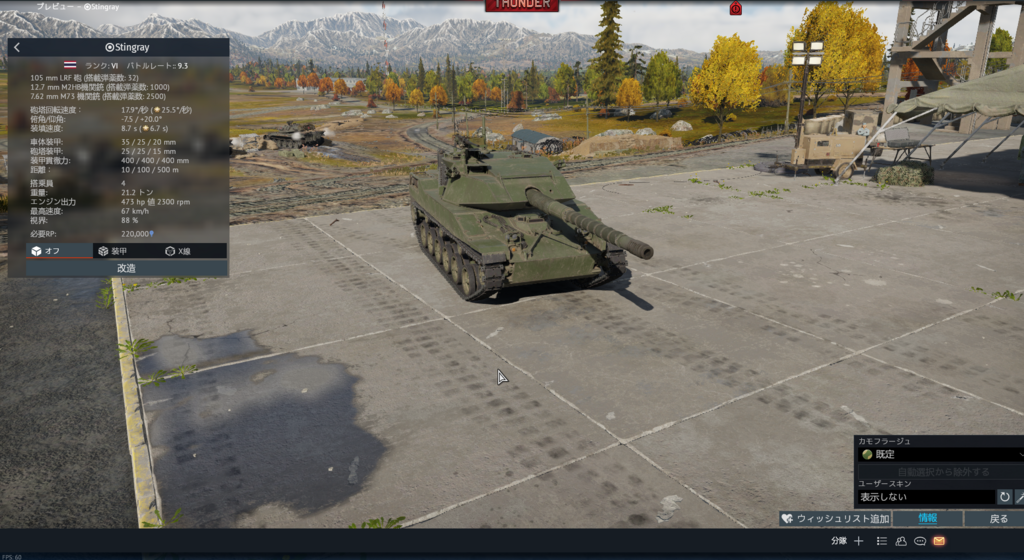
Task: Open the contacts people icon
Action: (901, 541)
